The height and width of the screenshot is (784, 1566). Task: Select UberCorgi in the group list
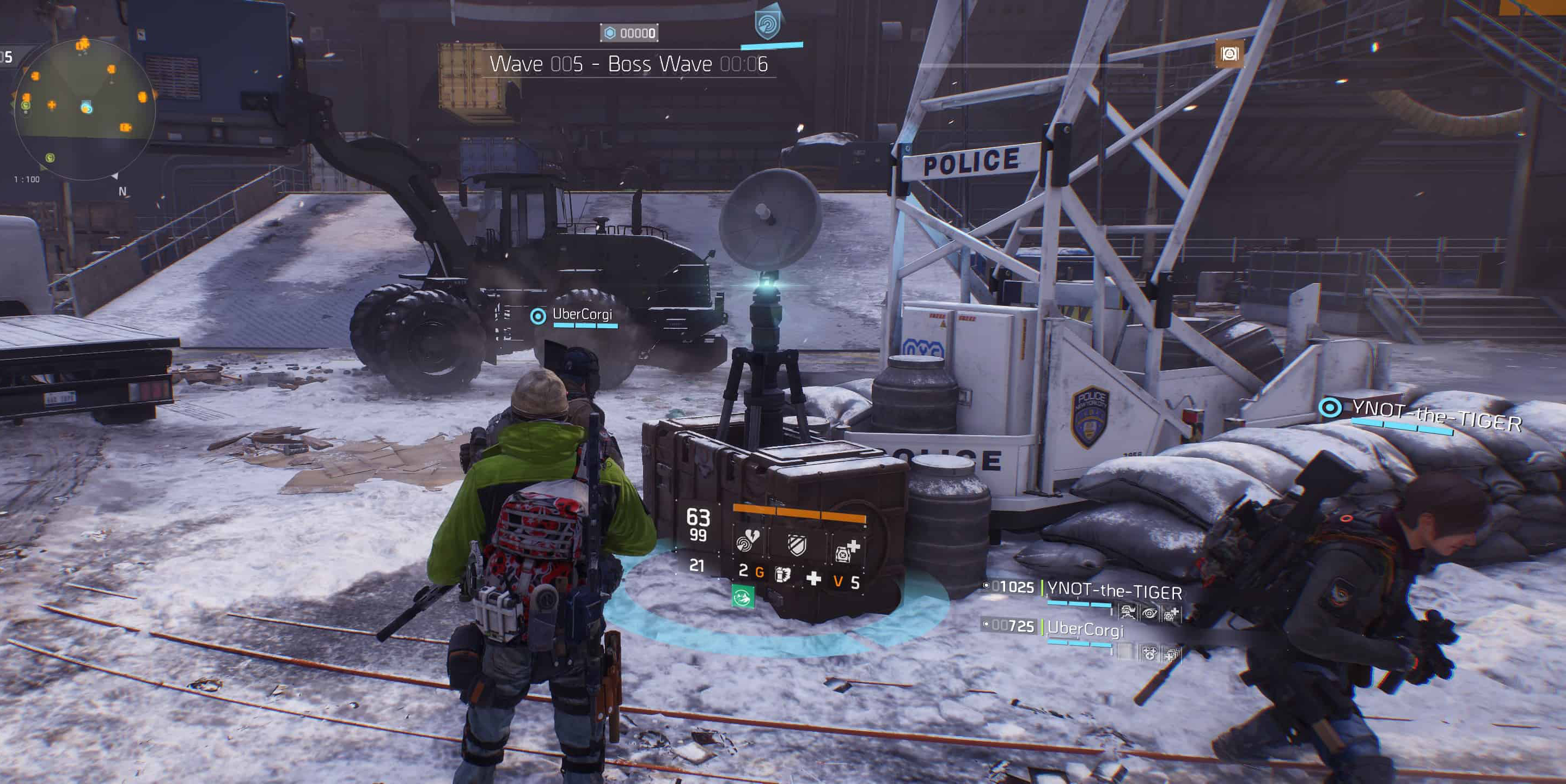pos(1085,628)
